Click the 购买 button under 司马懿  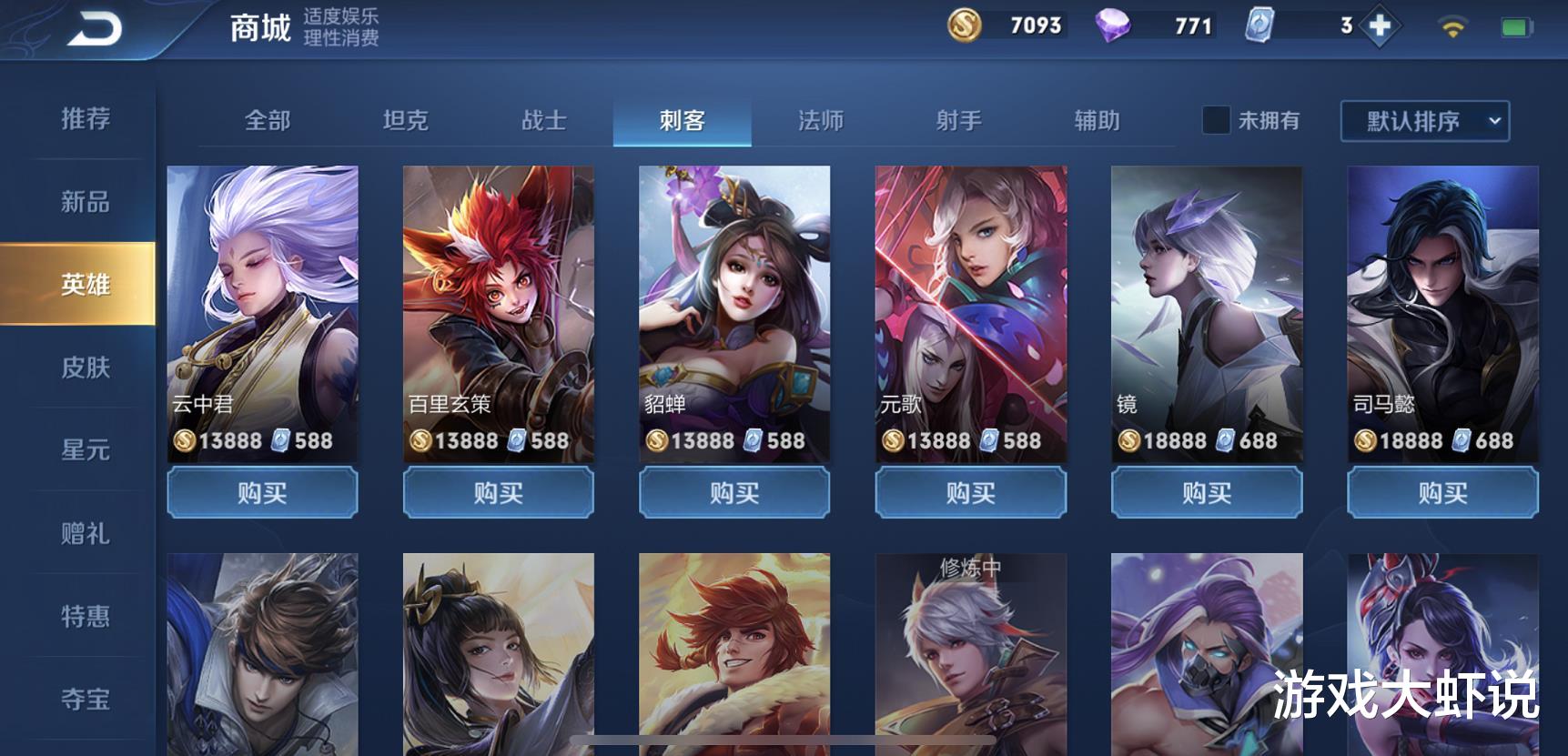1442,492
